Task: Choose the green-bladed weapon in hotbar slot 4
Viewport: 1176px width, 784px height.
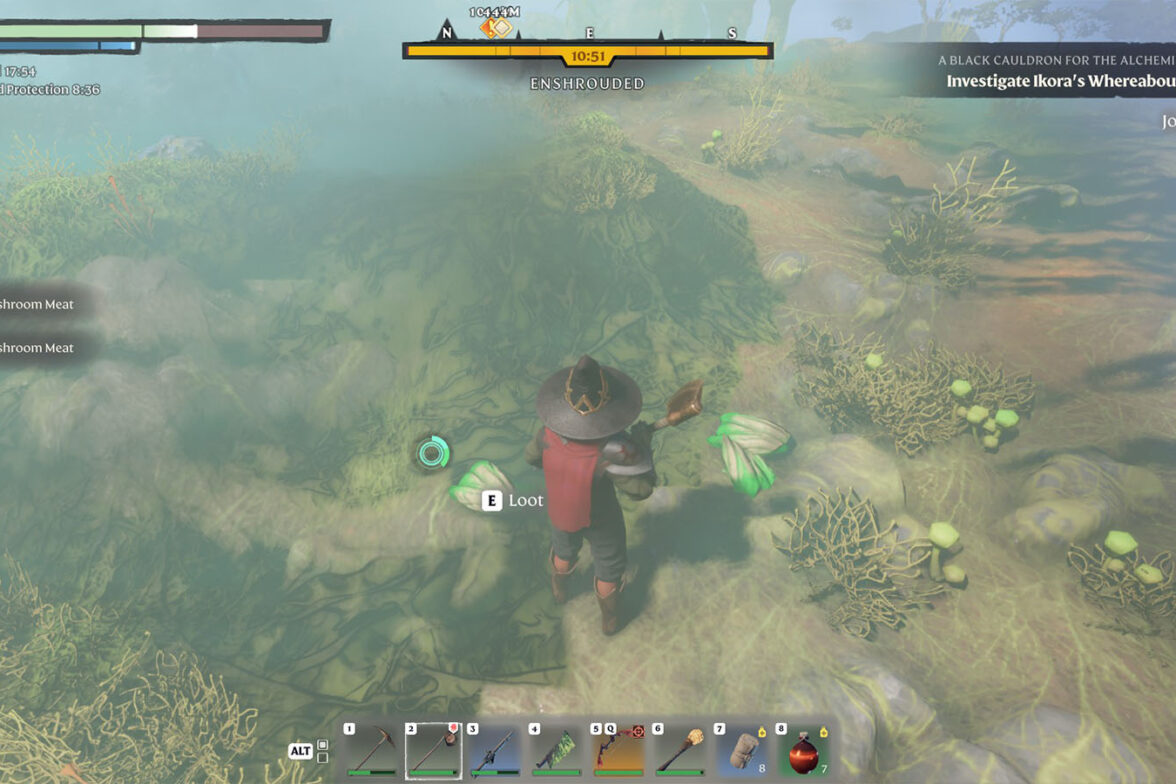Action: pos(556,751)
